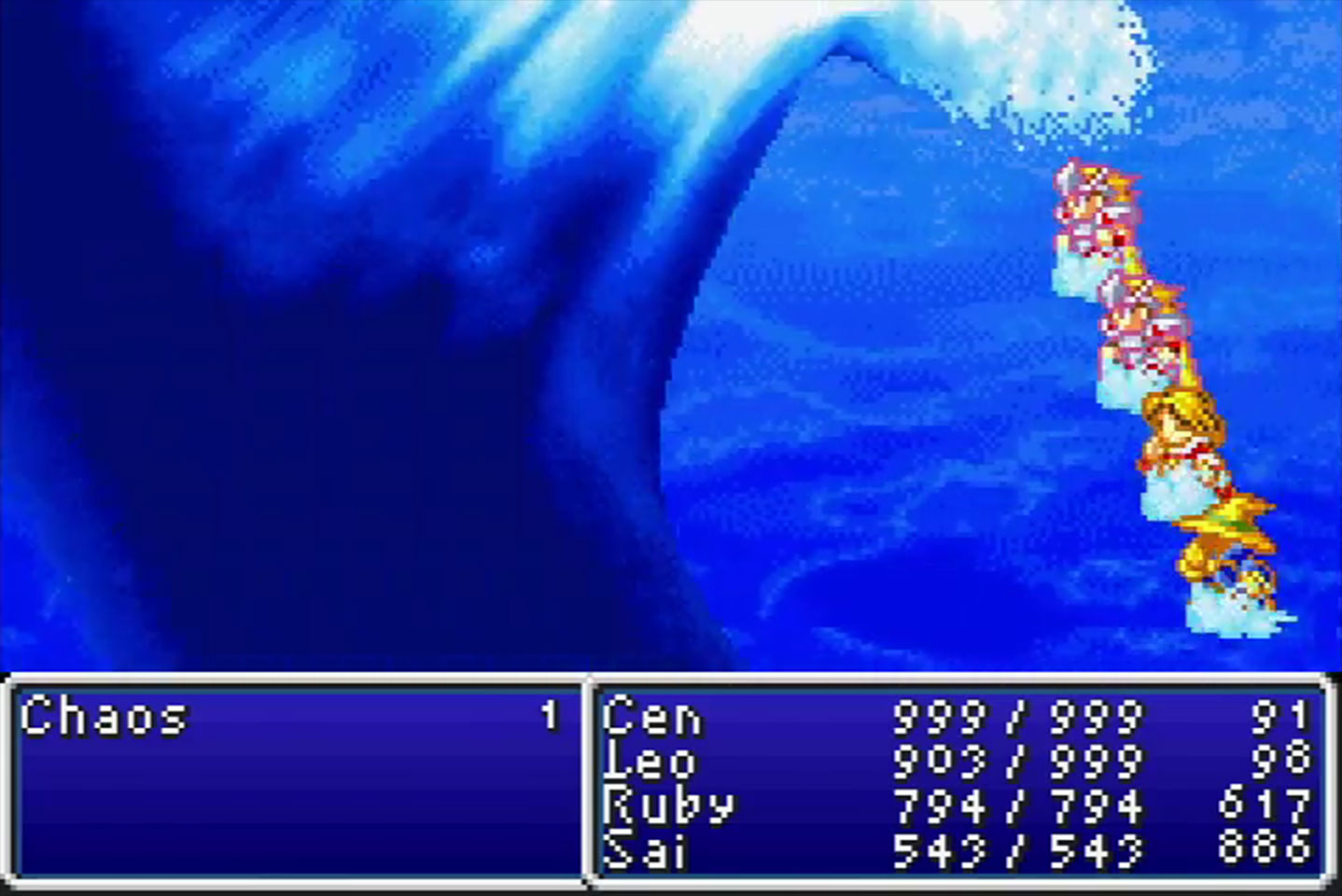Choose party member Cen

[651, 718]
